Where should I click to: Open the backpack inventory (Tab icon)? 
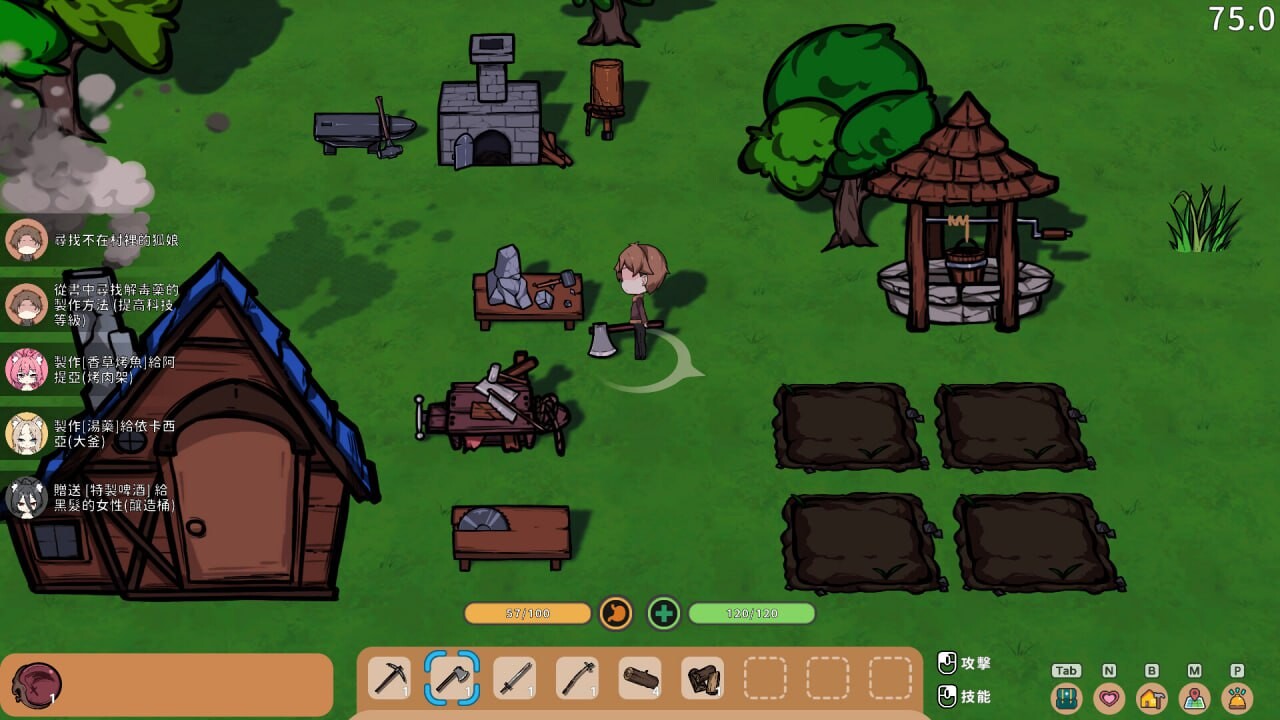pyautogui.click(x=1065, y=697)
